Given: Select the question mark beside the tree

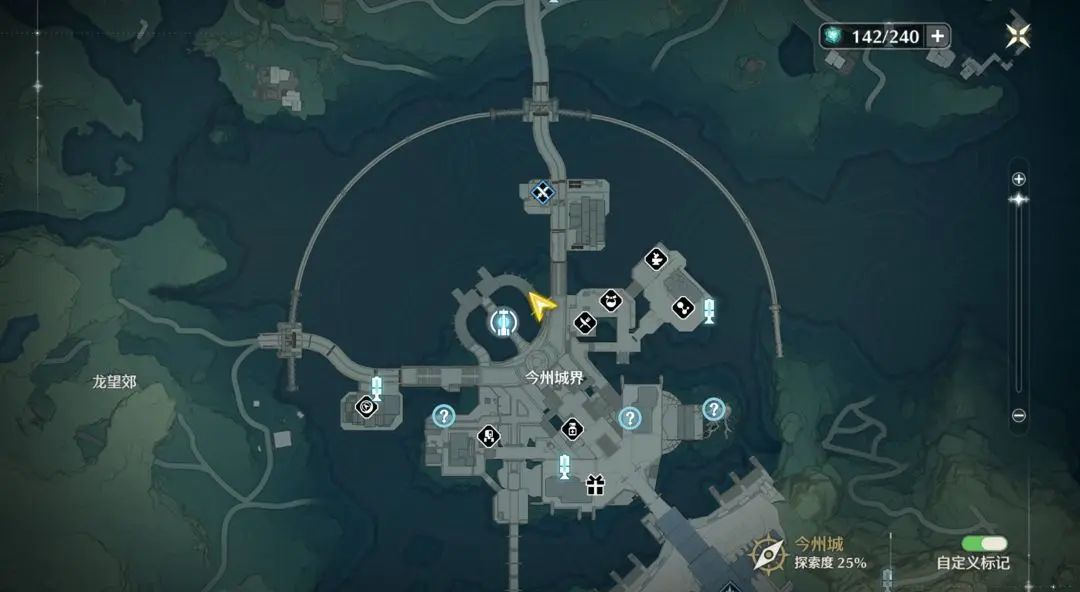Looking at the screenshot, I should coord(713,408).
